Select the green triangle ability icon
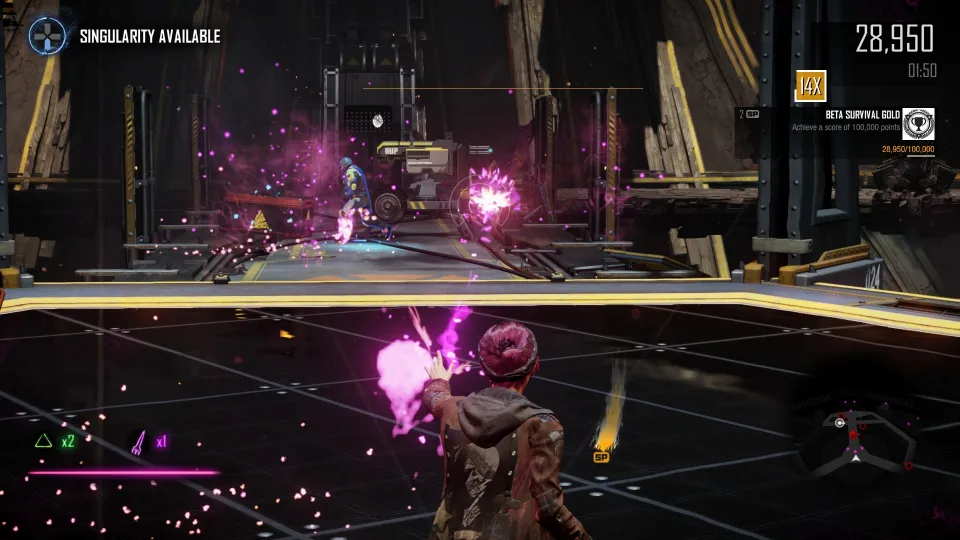Screen dimensions: 960x540 [43, 440]
